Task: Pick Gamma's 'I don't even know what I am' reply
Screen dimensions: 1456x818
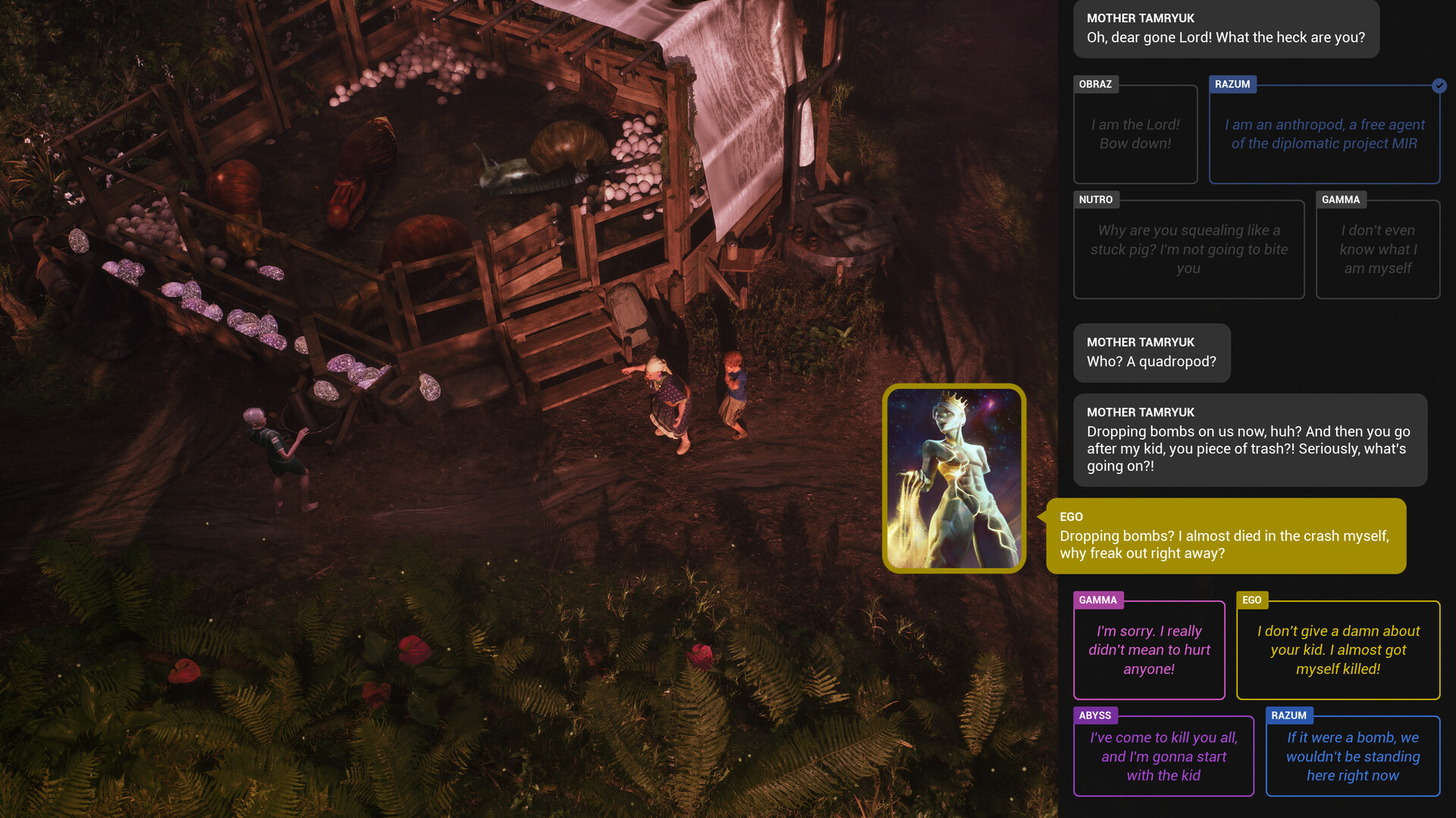Action: 1378,249
